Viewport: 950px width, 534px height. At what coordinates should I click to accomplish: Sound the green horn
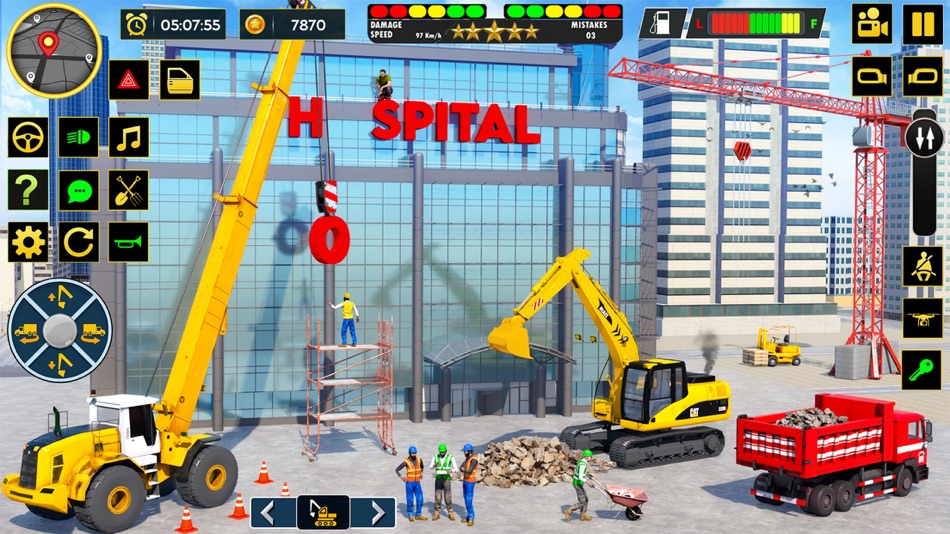click(128, 242)
